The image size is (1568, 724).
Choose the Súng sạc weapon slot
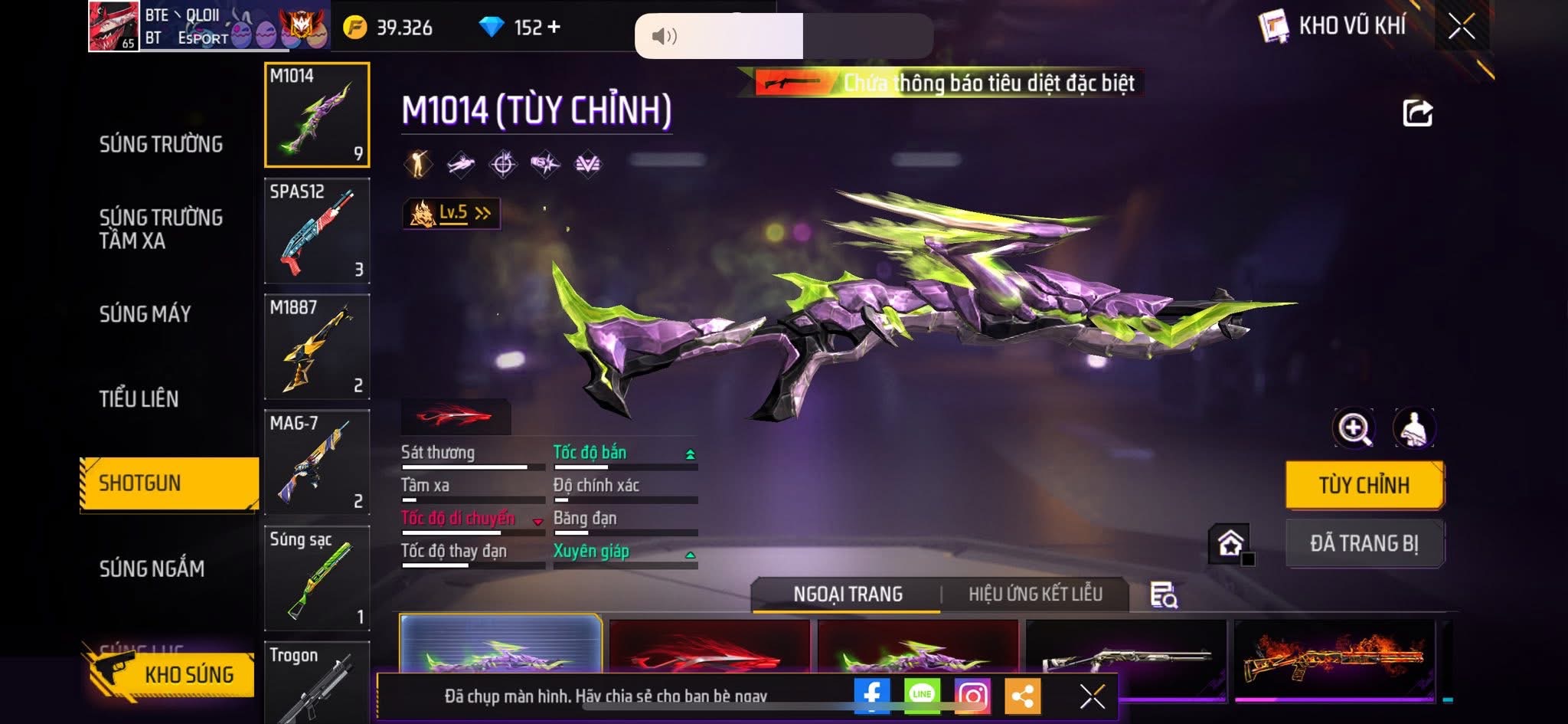(x=317, y=578)
